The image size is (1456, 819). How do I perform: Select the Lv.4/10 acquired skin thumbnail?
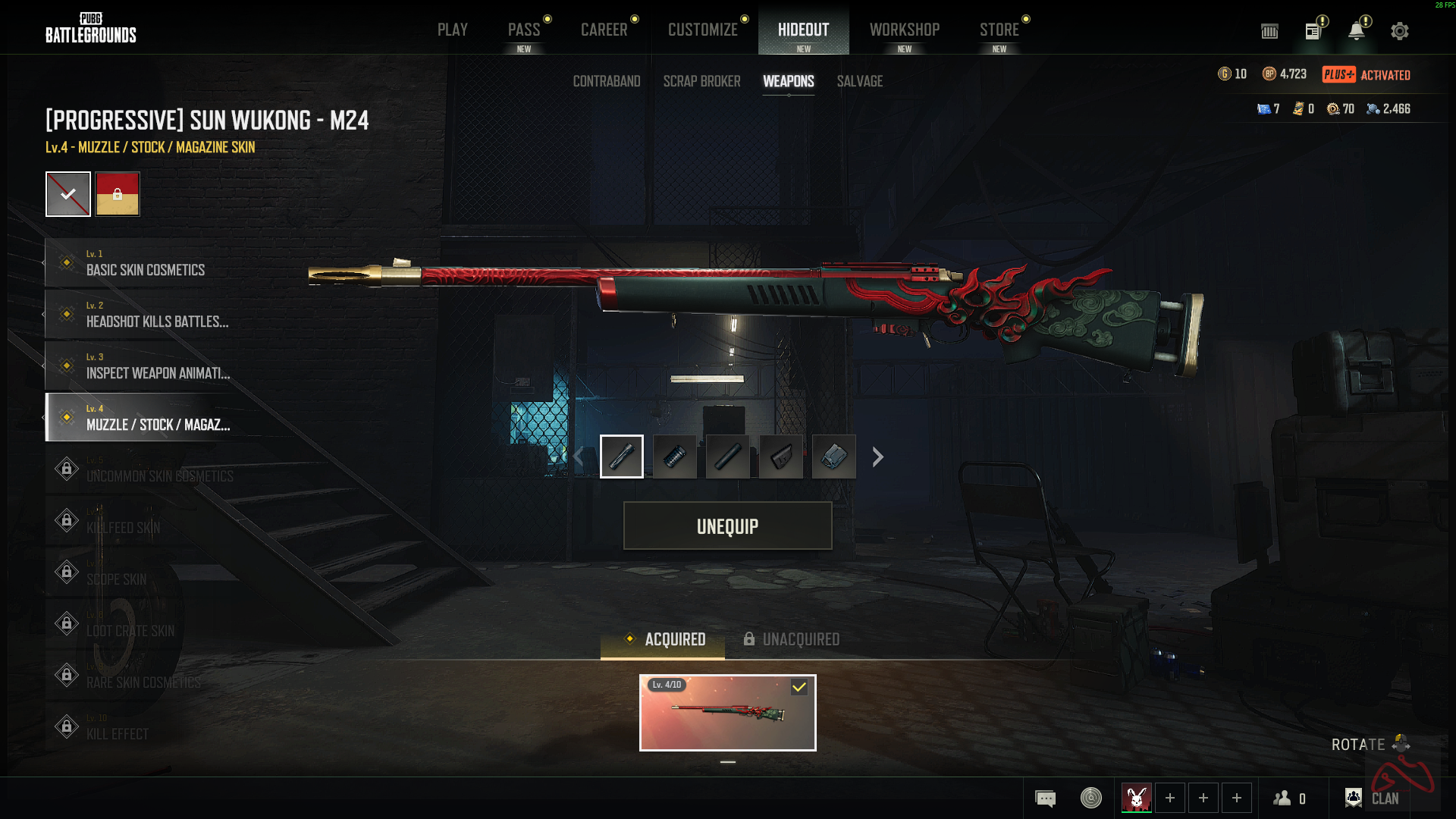727,713
